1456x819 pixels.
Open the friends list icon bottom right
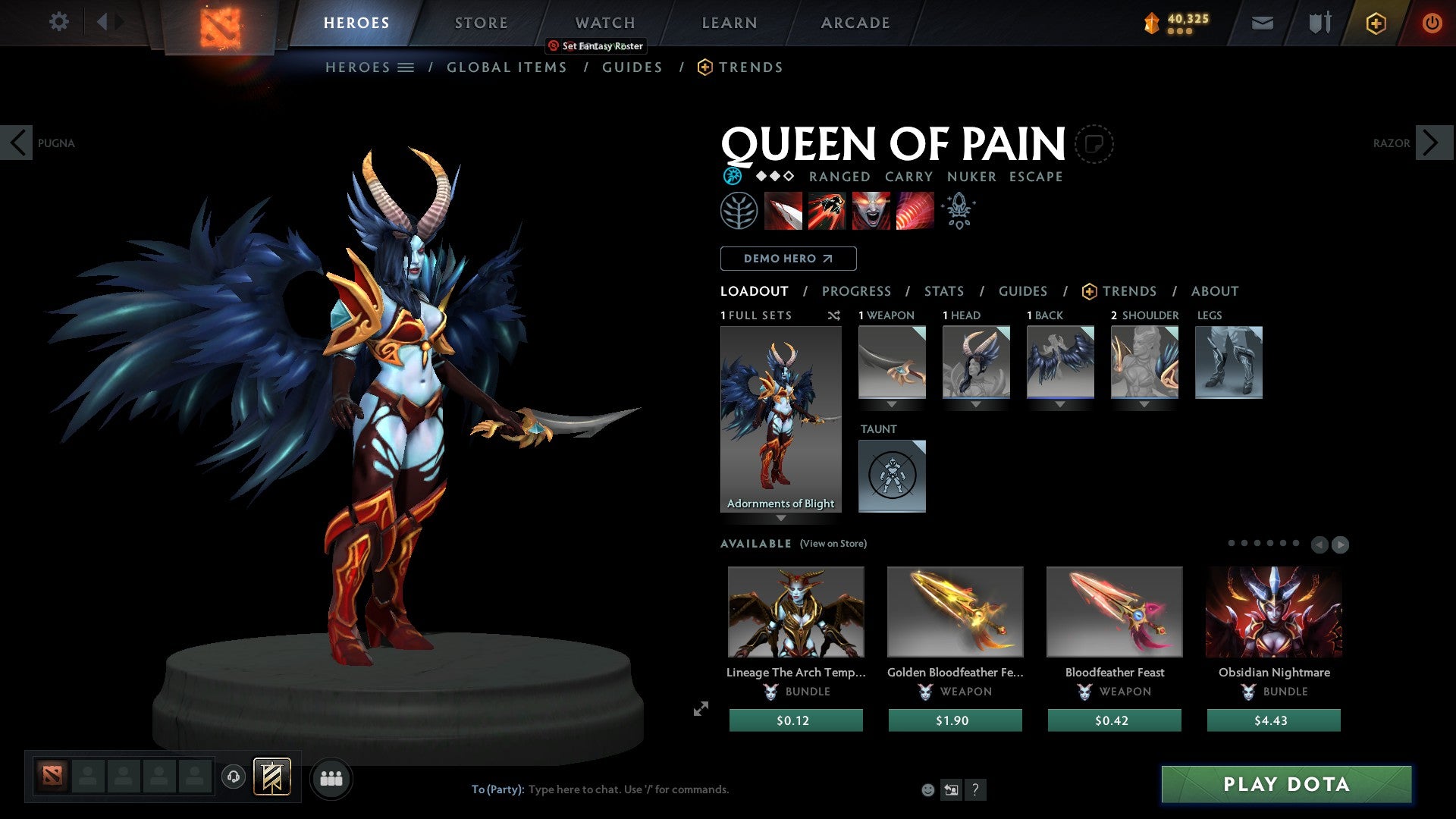[331, 777]
